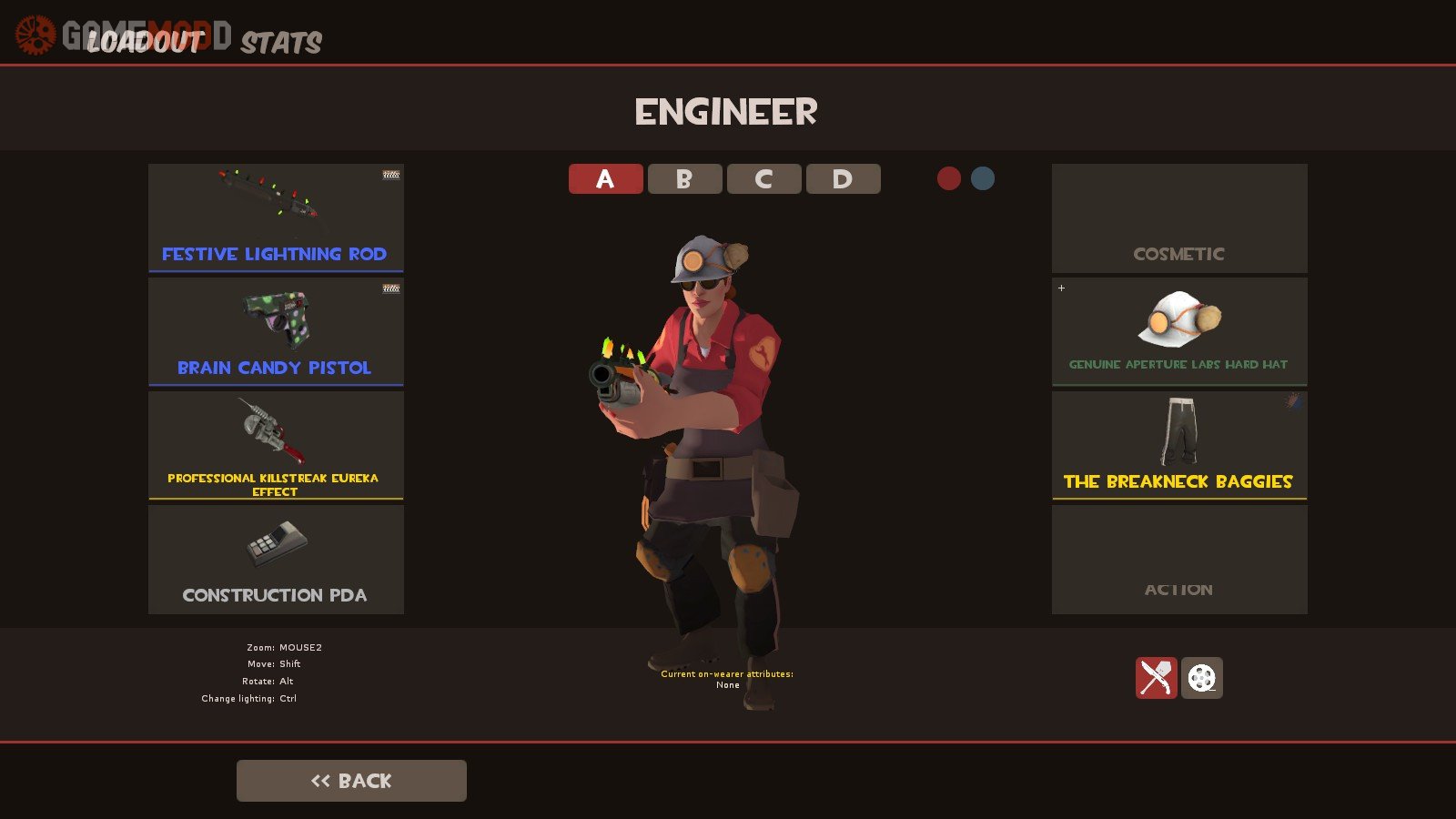
Task: Choose the Brain Candy Pistol slot
Action: point(276,331)
